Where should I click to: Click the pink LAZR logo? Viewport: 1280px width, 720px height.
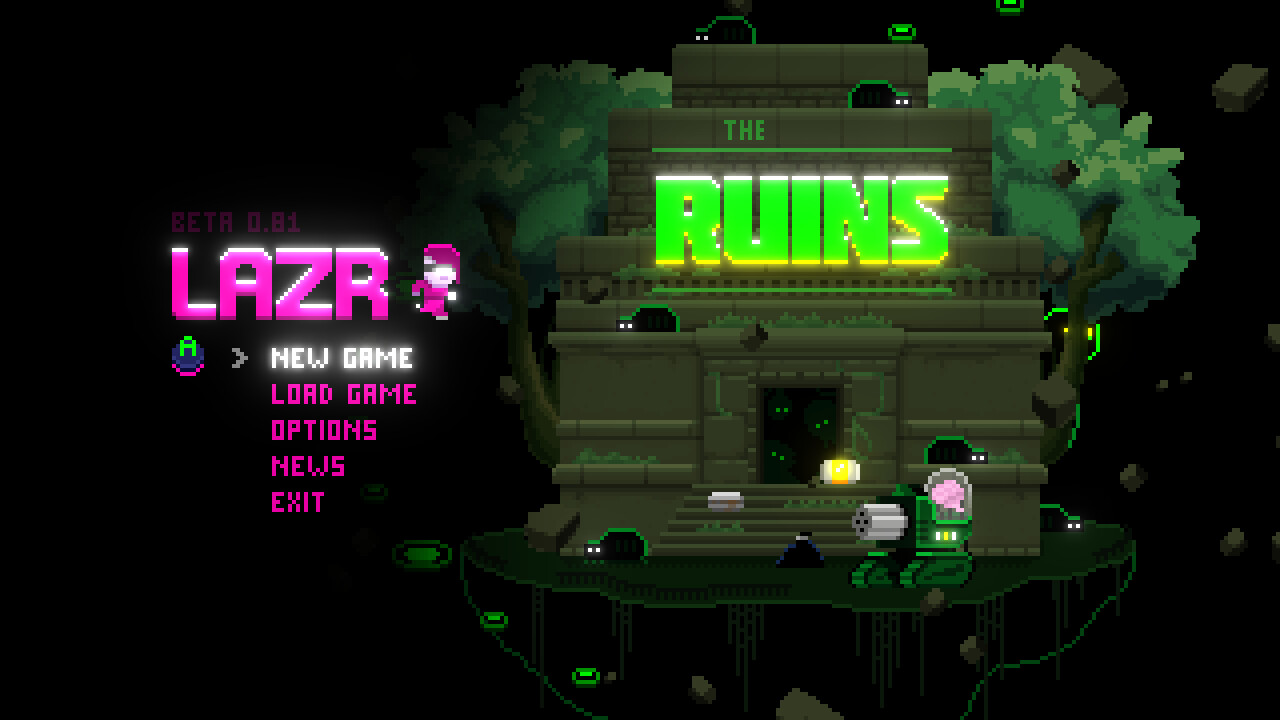(x=282, y=282)
